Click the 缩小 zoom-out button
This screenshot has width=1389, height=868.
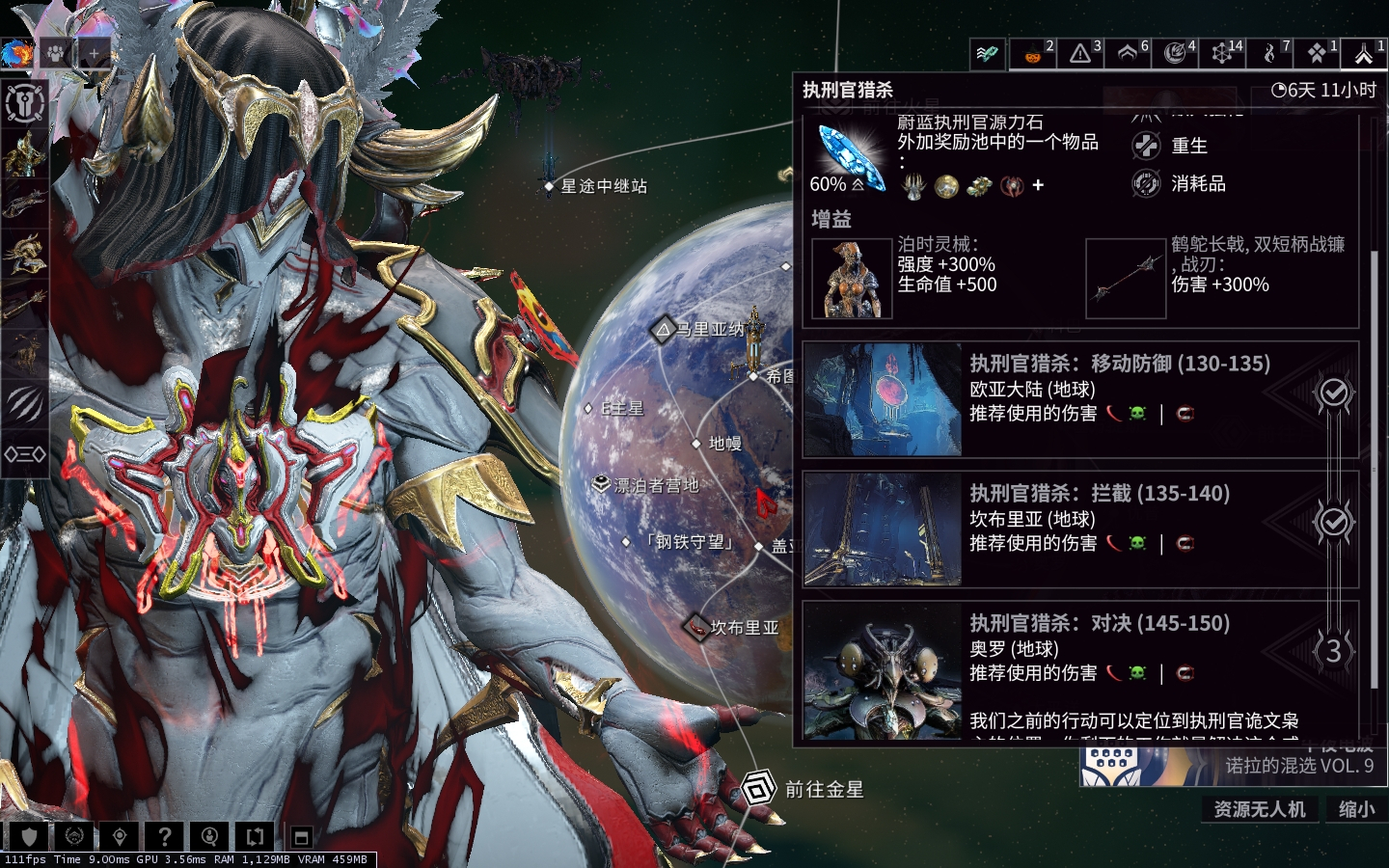tap(1356, 809)
